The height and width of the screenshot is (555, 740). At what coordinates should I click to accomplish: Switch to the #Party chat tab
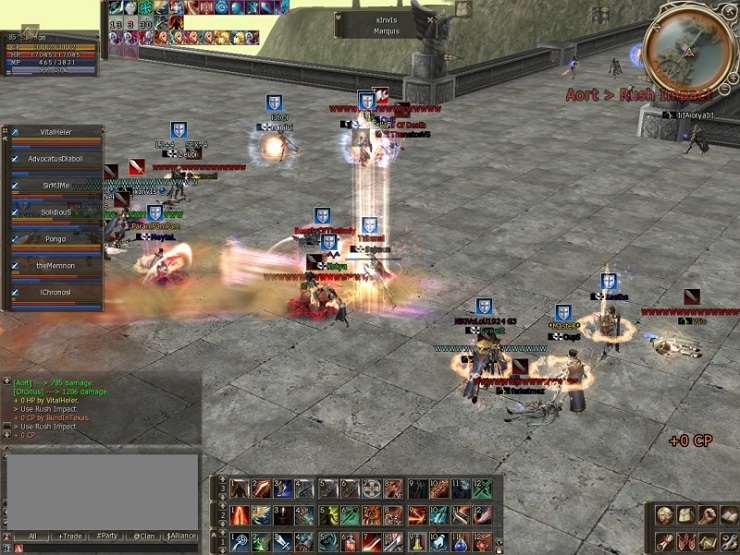107,536
